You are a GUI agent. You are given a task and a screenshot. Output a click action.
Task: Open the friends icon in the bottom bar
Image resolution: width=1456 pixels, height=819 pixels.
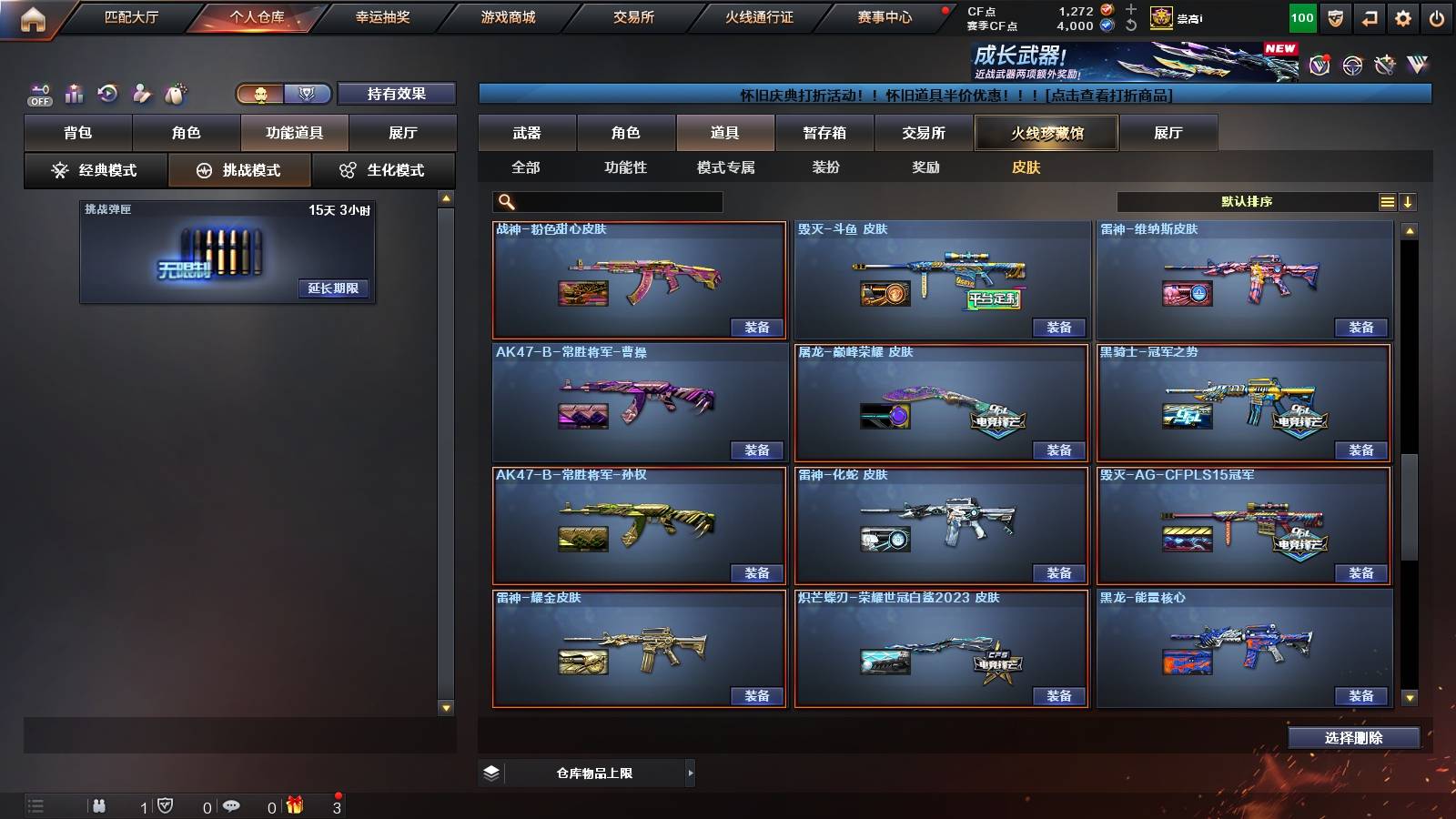point(98,805)
